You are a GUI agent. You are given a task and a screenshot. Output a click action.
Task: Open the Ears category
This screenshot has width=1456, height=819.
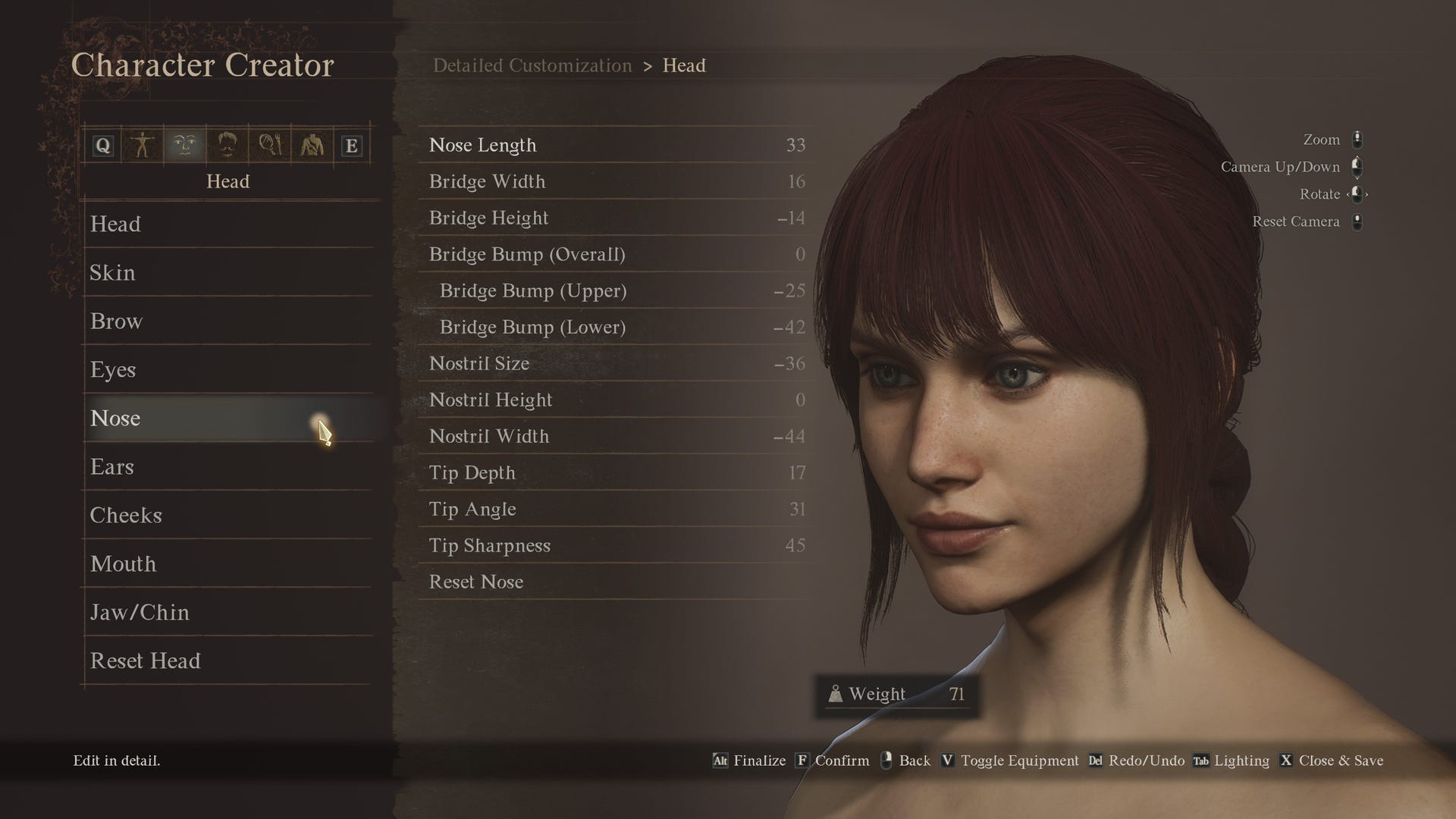tap(111, 467)
